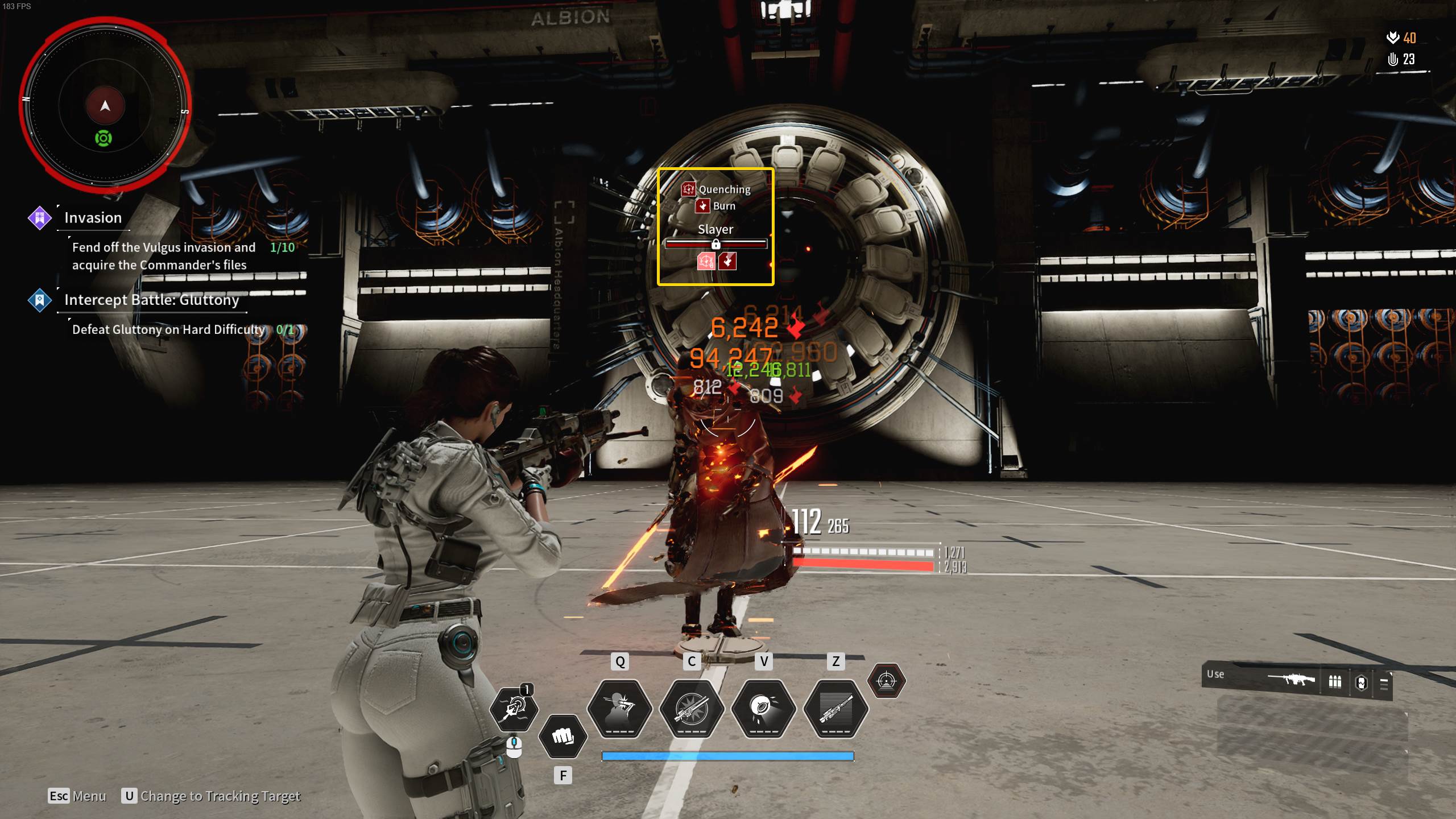Click the three-bullet ammo type icon
1456x819 pixels.
[1334, 681]
